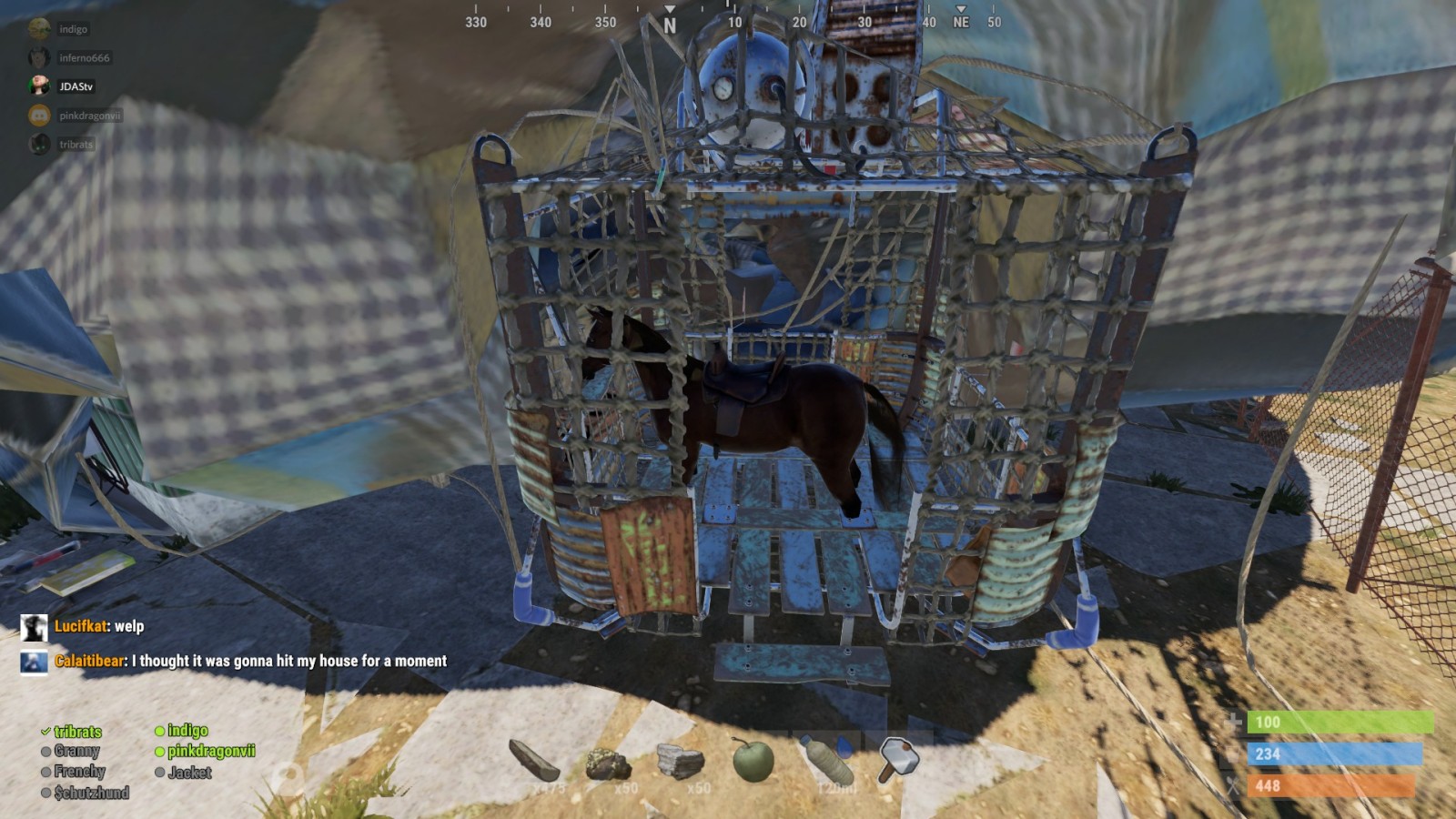This screenshot has width=1456, height=819.
Task: Select team member Jacket in team list
Action: click(x=189, y=773)
